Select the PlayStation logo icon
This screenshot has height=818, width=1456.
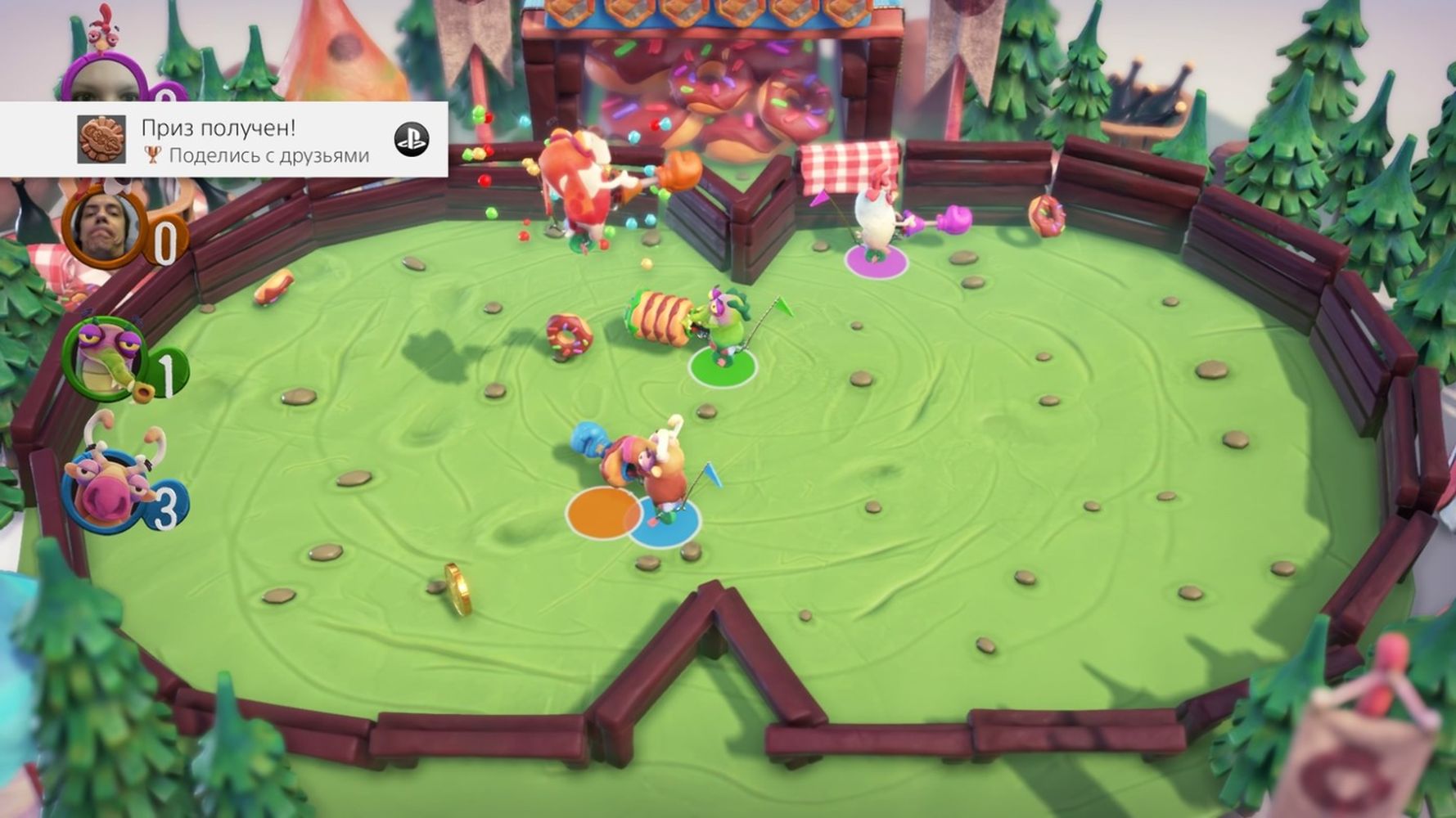[411, 140]
